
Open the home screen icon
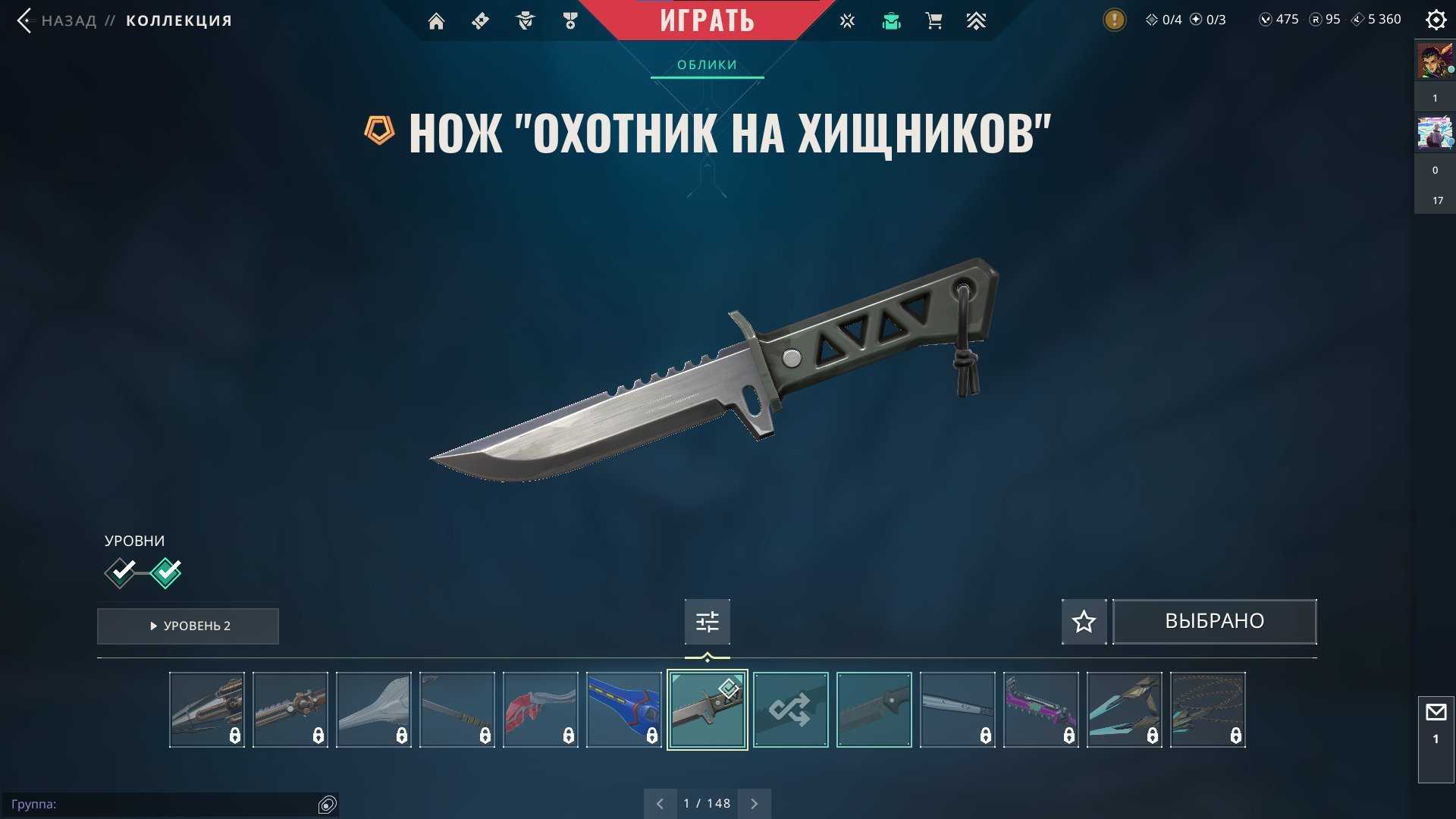(437, 20)
